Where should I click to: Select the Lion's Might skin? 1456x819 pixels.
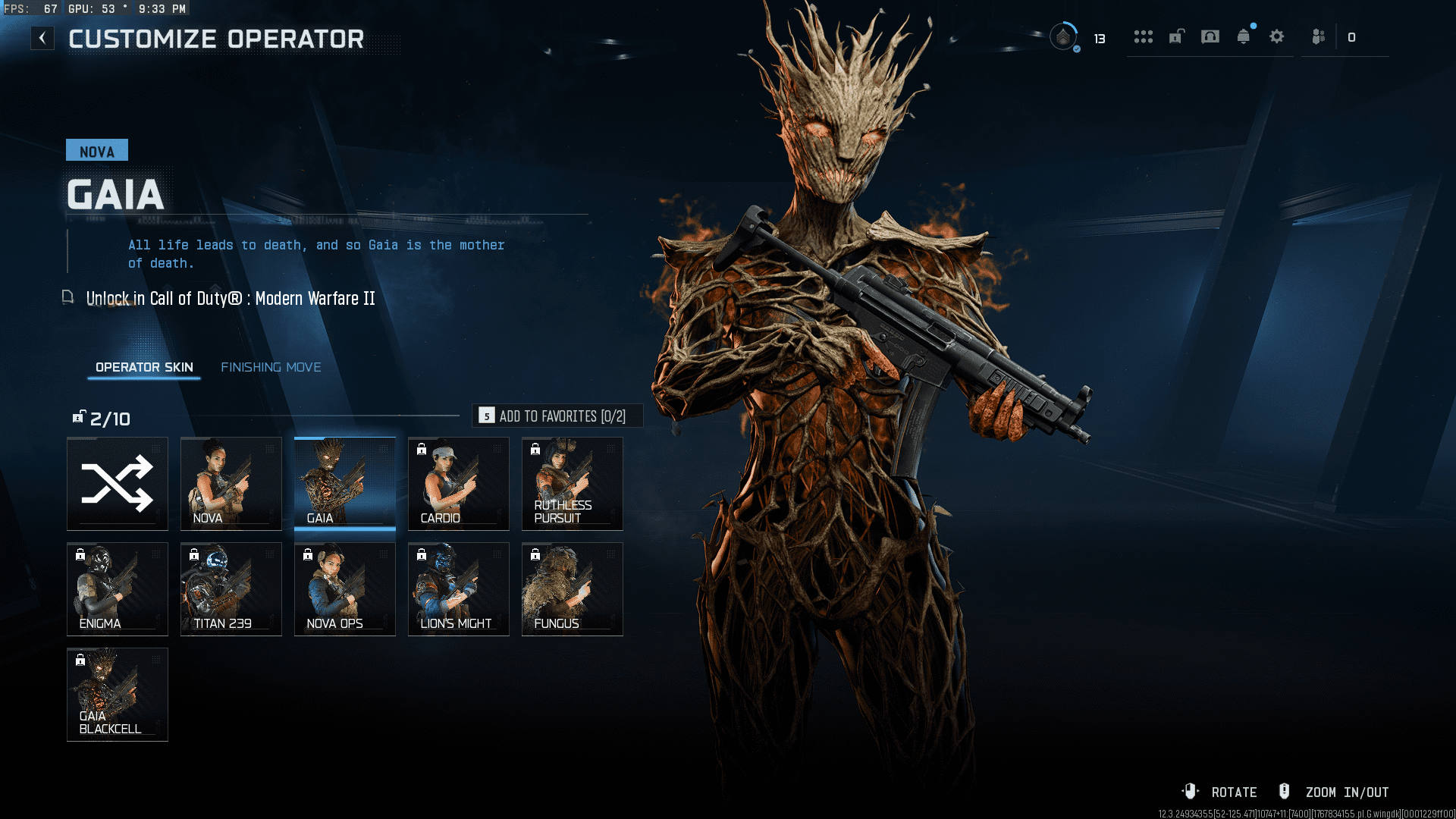click(459, 588)
